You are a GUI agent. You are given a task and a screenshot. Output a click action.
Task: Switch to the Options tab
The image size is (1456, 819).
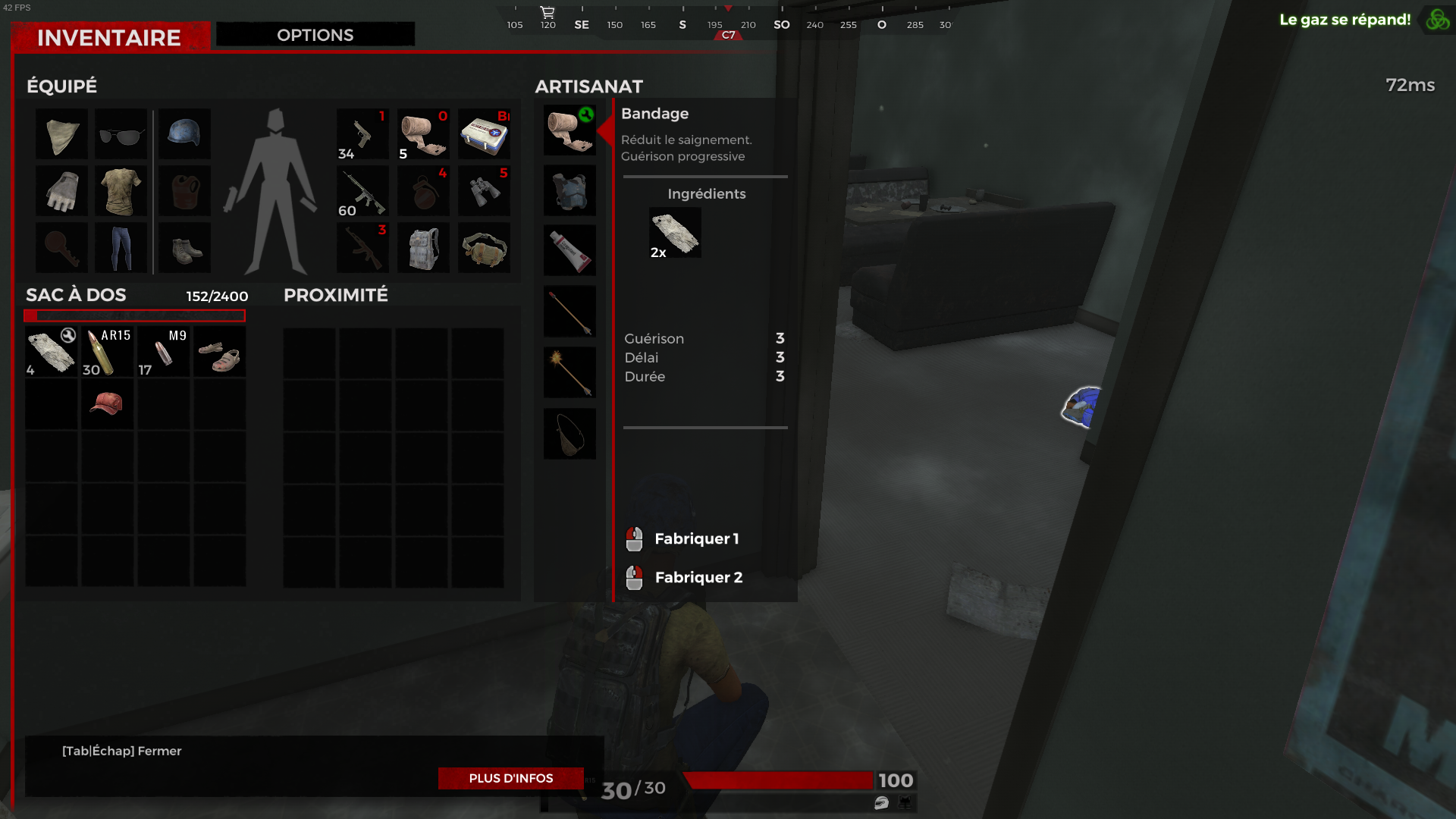315,35
